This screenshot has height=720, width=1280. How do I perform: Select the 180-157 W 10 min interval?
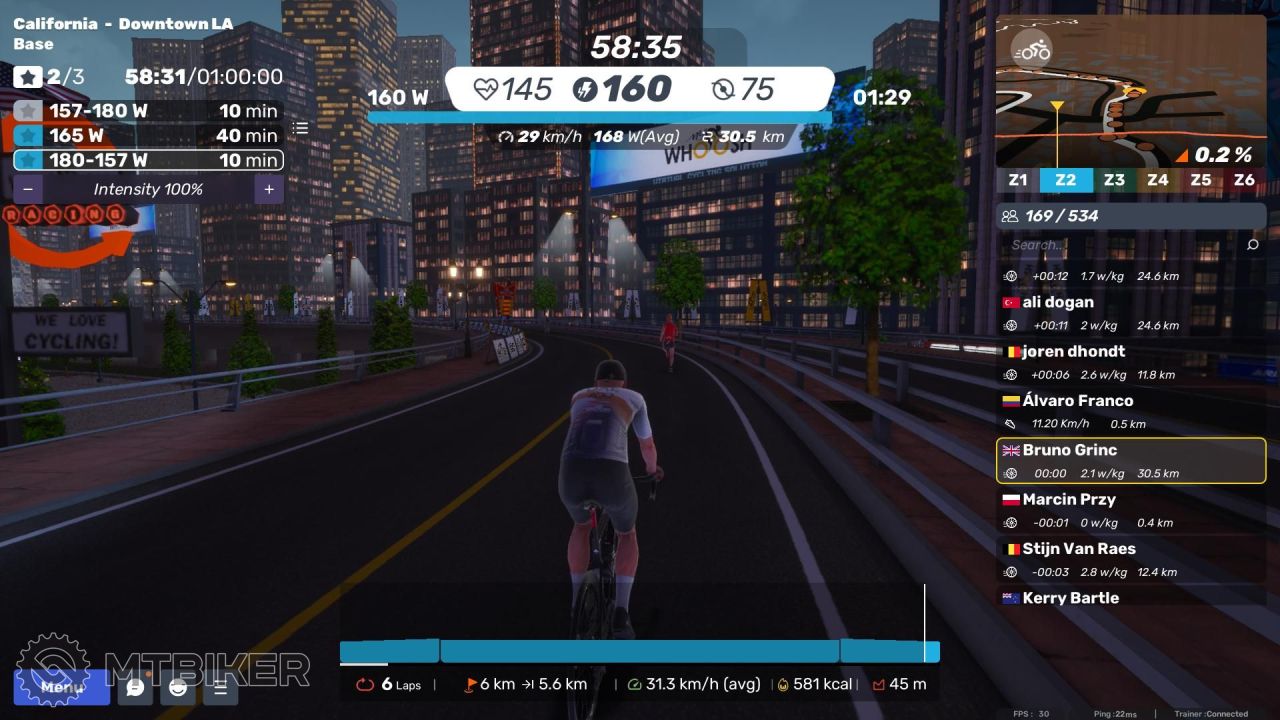[x=148, y=160]
